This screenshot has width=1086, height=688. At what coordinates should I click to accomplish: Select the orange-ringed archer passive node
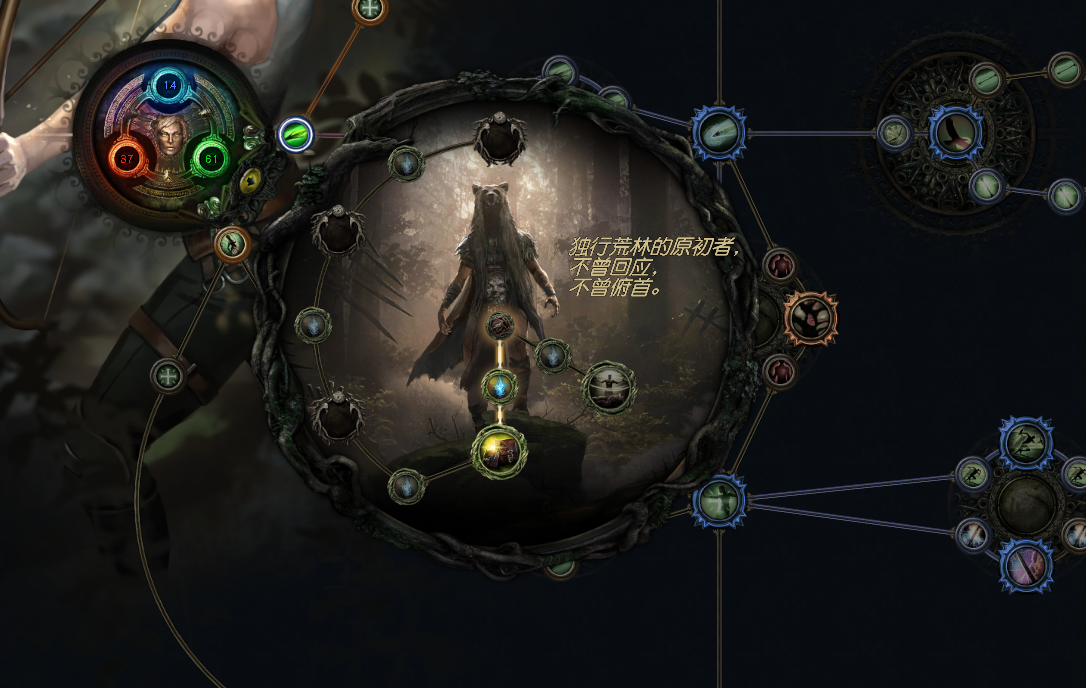coord(232,243)
